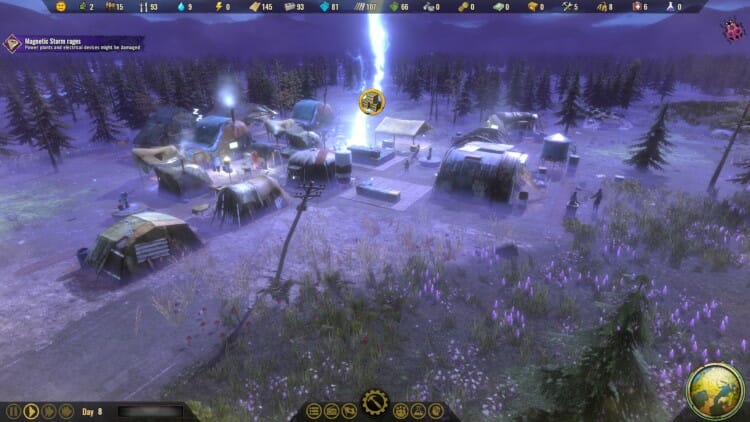Image resolution: width=750 pixels, height=422 pixels.
Task: Open the large gear build menu
Action: pos(375,404)
